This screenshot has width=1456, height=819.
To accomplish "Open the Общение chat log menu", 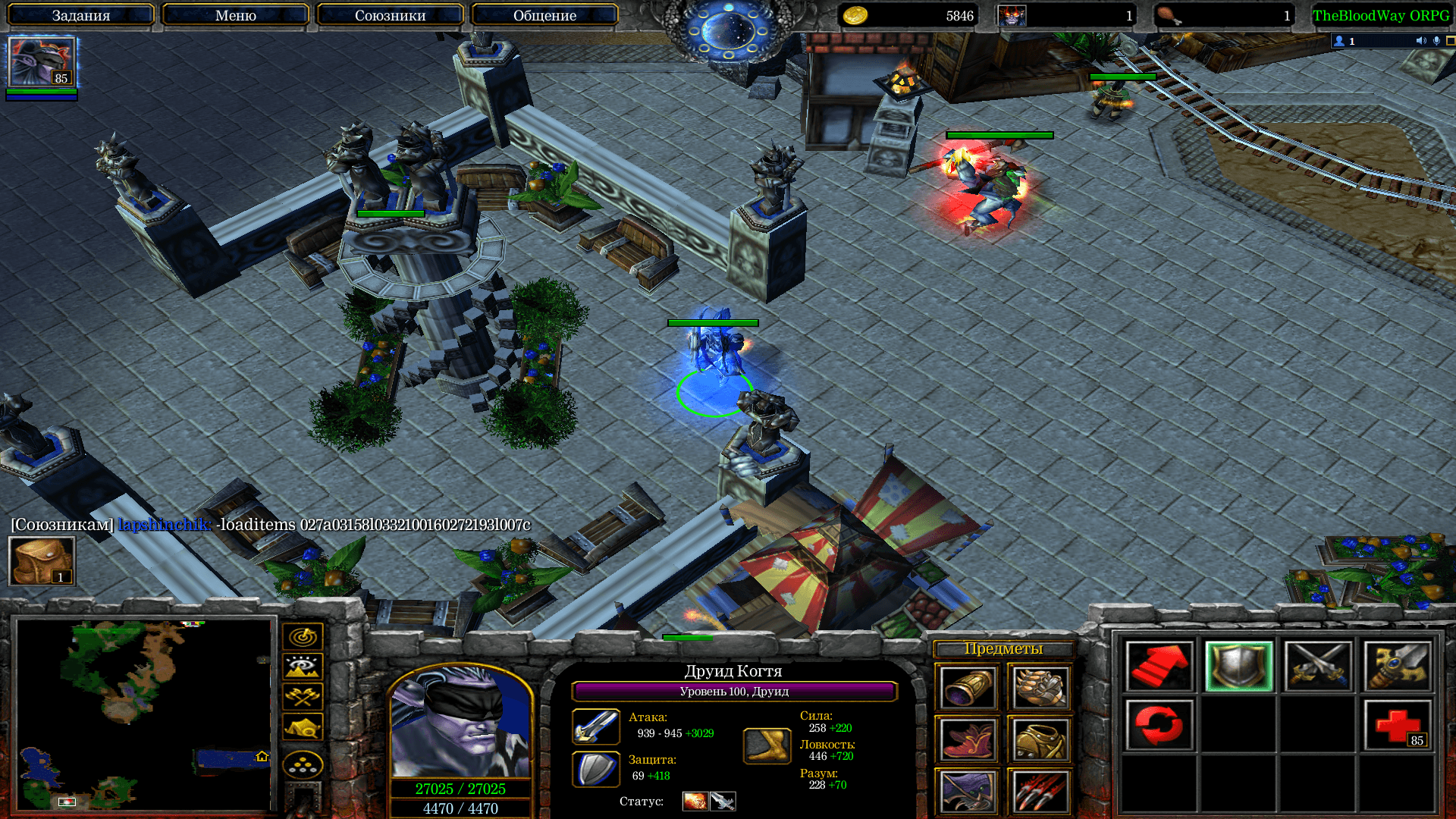I will click(x=544, y=15).
